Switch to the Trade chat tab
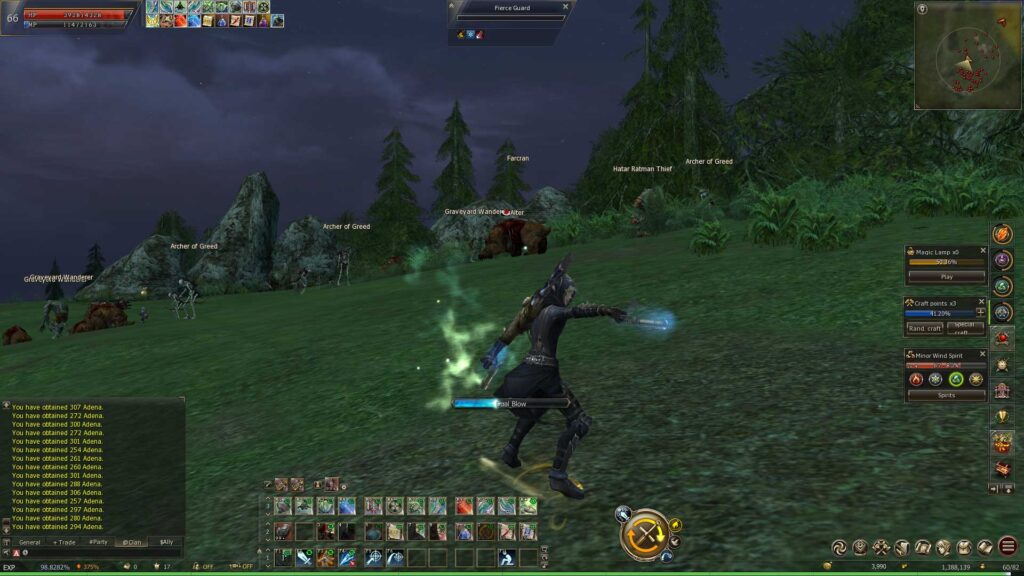 click(64, 542)
